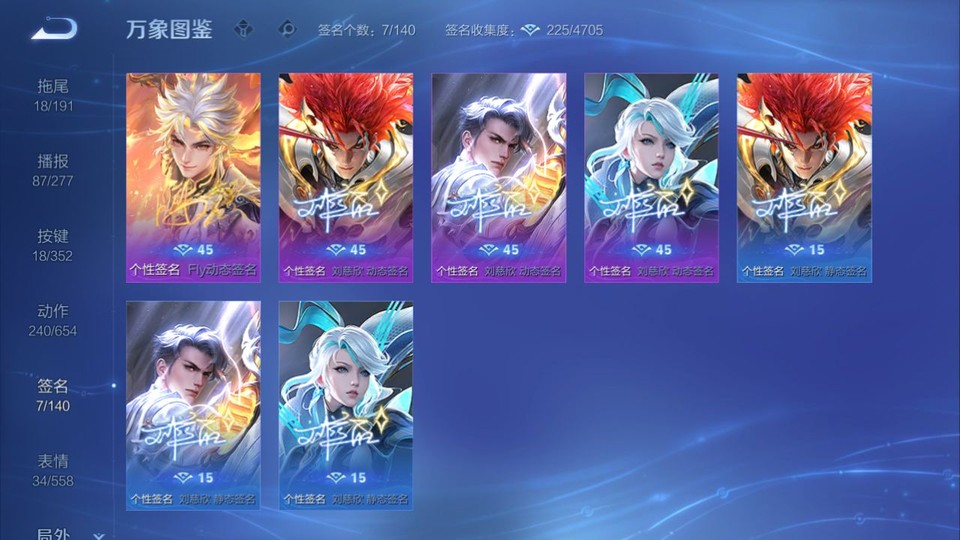The height and width of the screenshot is (540, 960).
Task: Open the red-haired 动态签名 card worth 45
Action: [346, 177]
